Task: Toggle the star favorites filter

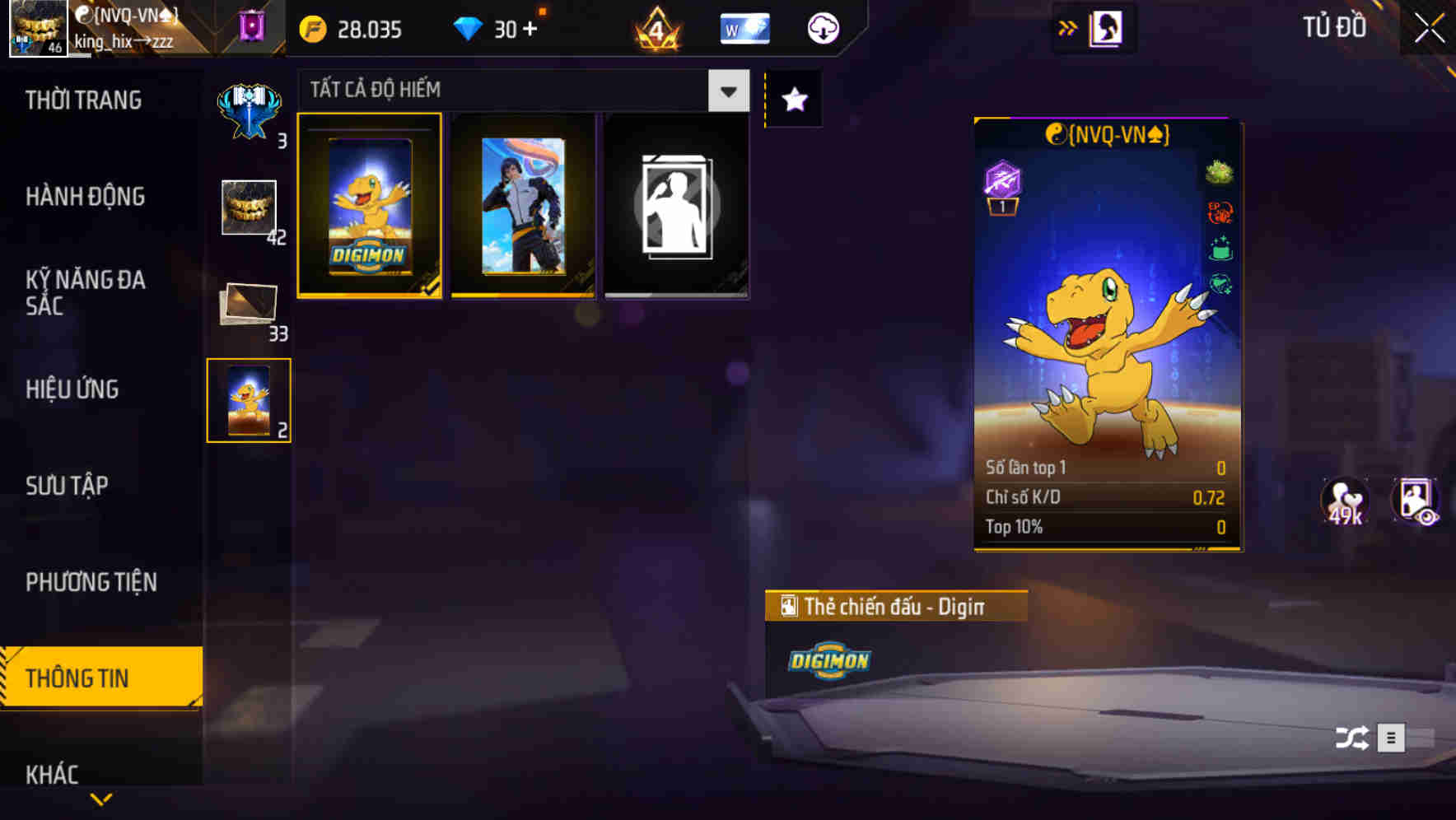Action: (793, 99)
